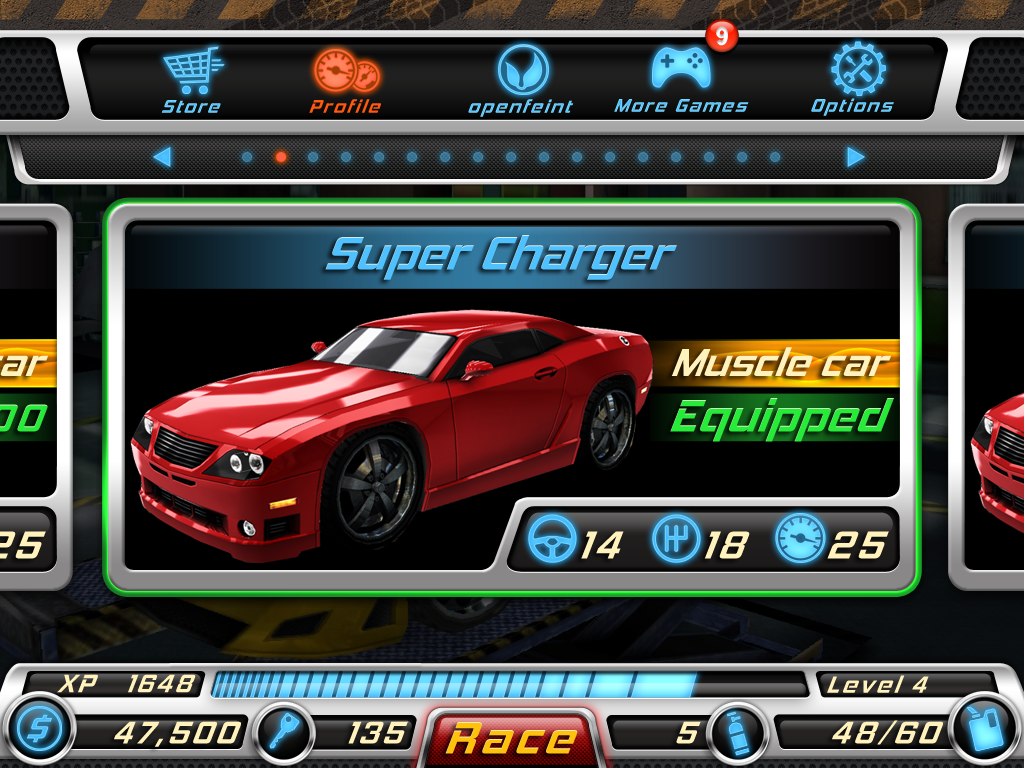
Task: Show More Games list
Action: pos(681,80)
